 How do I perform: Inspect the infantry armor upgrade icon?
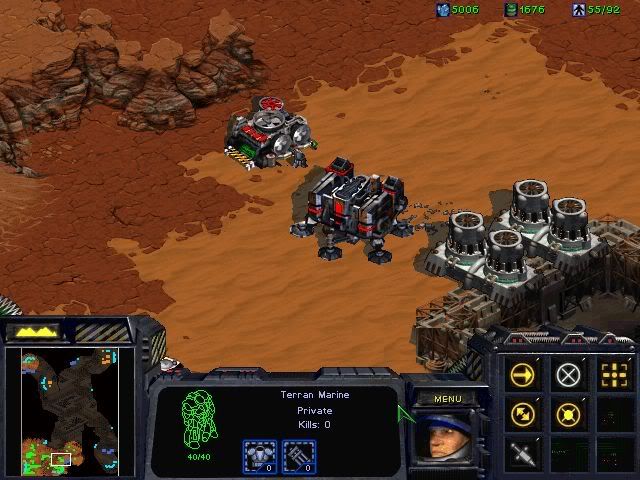pos(259,456)
